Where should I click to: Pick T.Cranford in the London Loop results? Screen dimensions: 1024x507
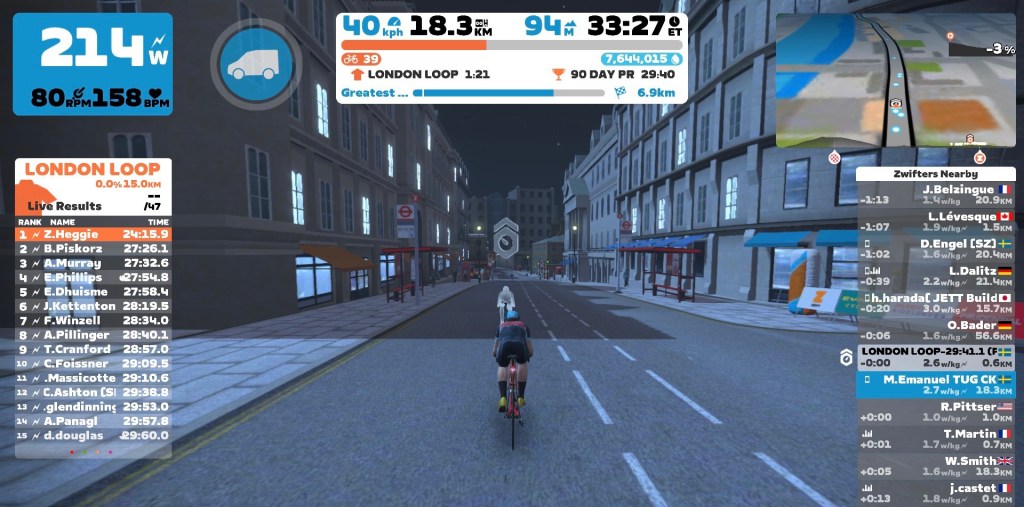pyautogui.click(x=93, y=349)
